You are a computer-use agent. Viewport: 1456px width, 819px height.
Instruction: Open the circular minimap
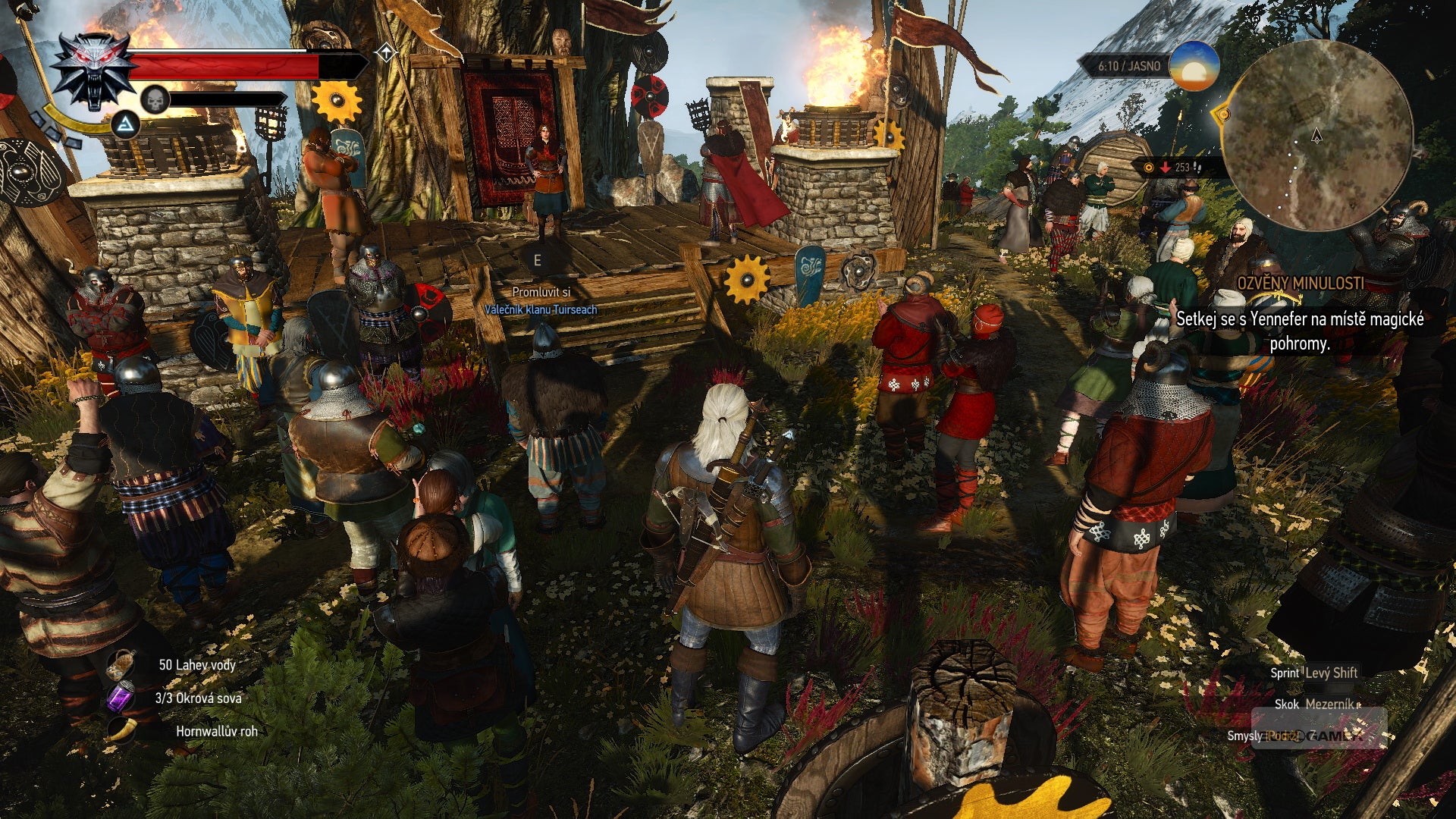1317,136
